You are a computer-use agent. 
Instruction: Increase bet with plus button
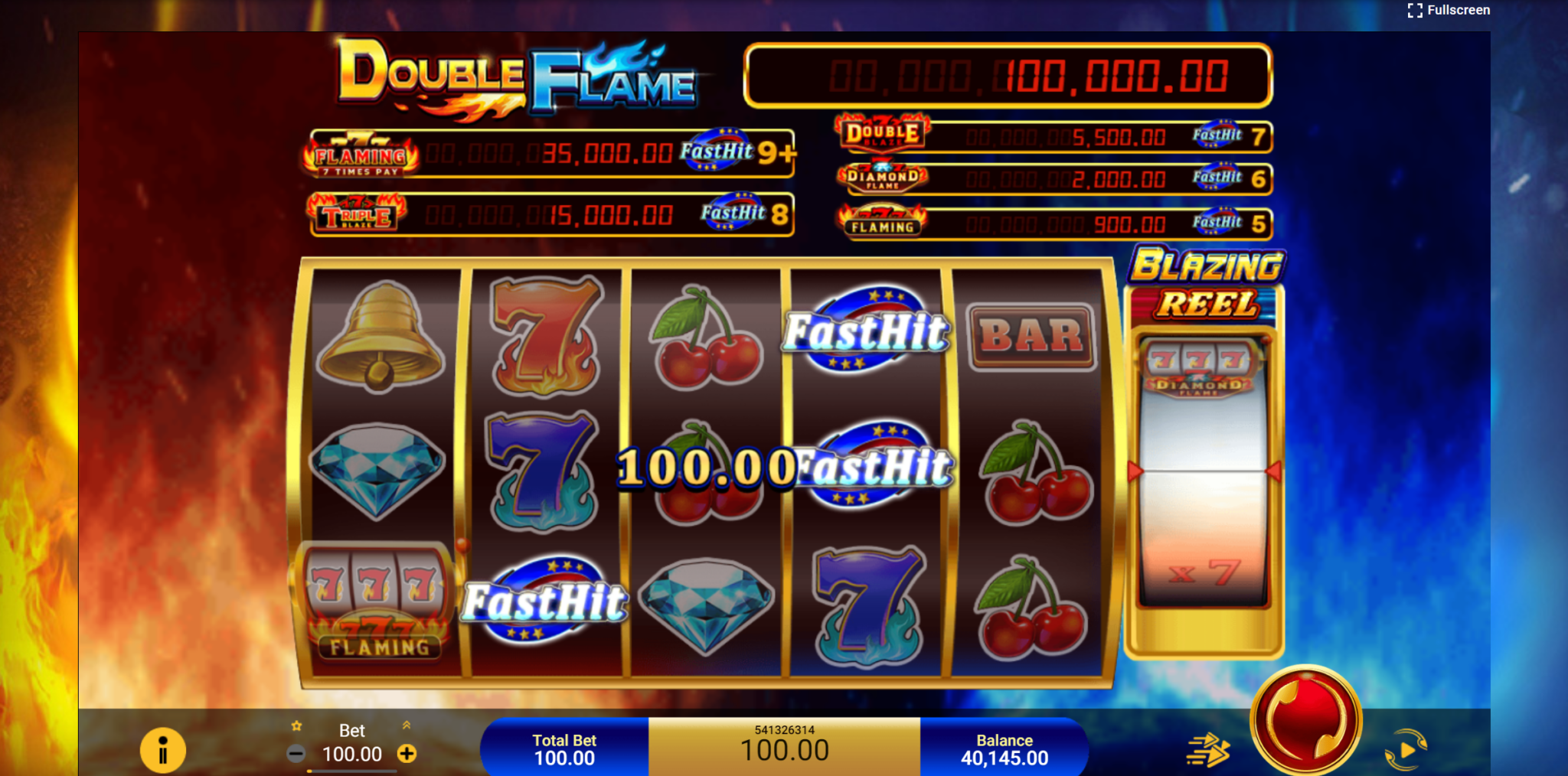coord(406,754)
